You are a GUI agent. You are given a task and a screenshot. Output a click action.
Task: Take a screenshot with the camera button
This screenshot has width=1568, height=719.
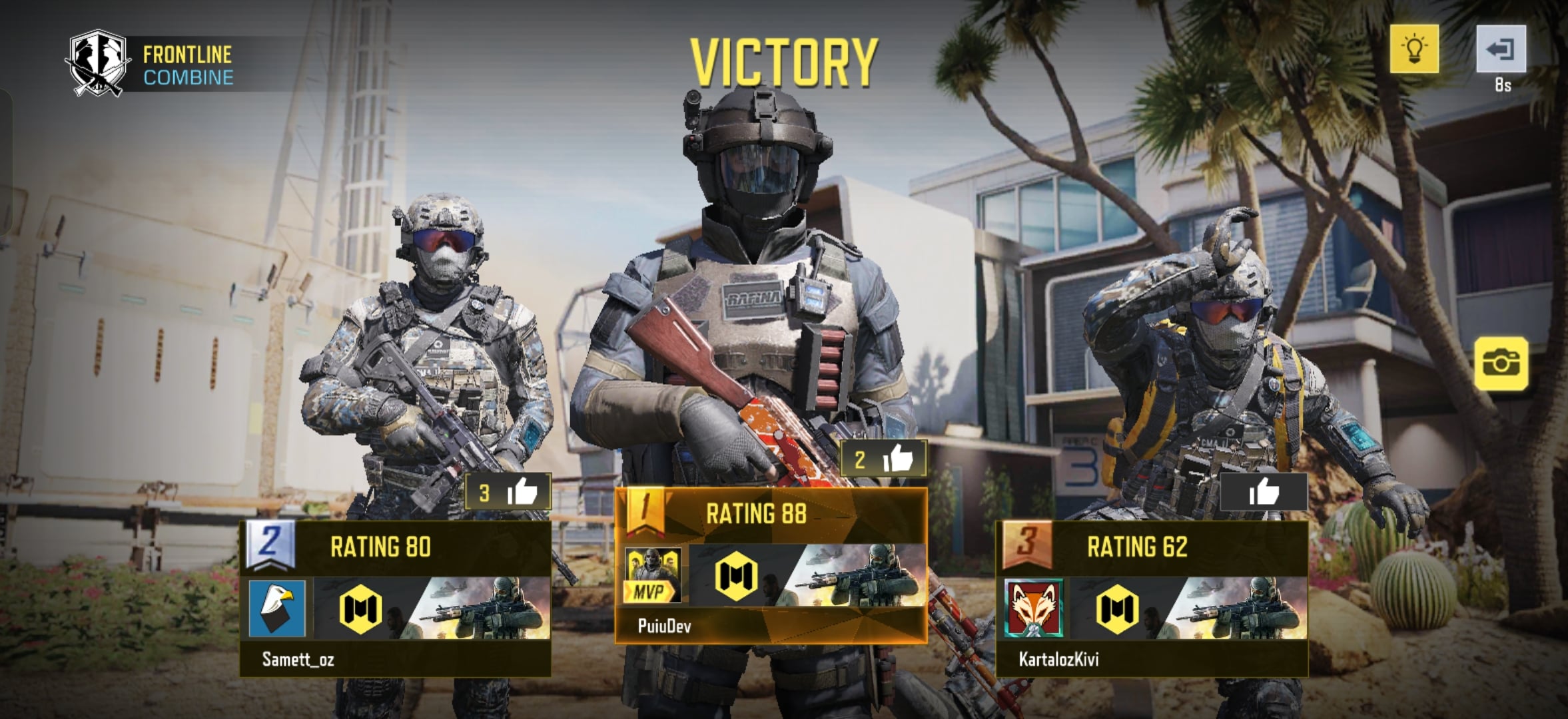pyautogui.click(x=1501, y=363)
